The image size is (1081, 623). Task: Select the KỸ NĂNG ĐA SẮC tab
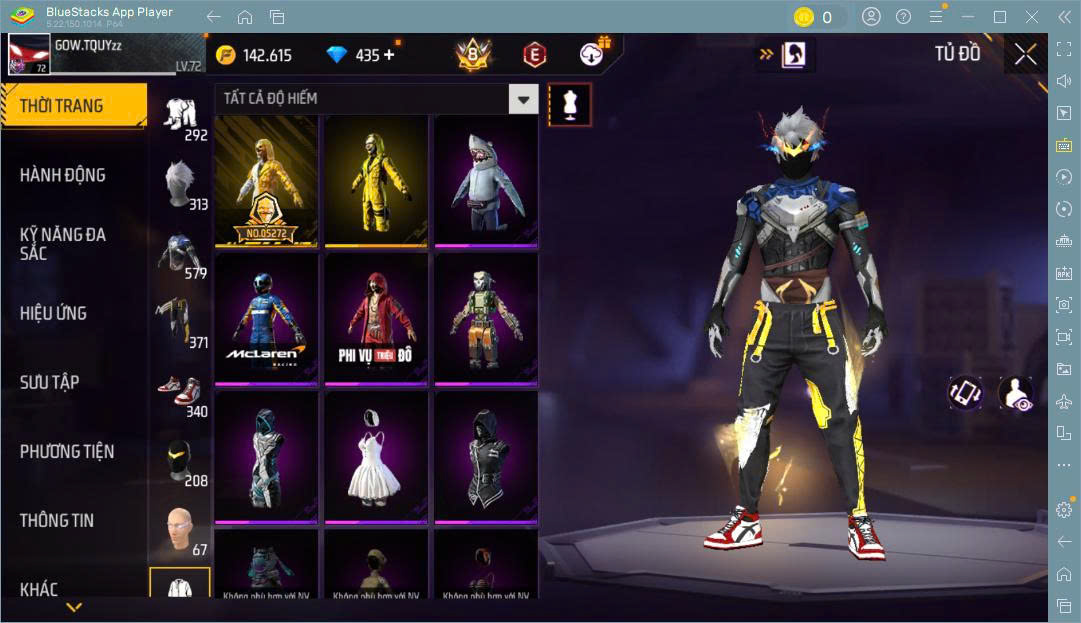(63, 243)
